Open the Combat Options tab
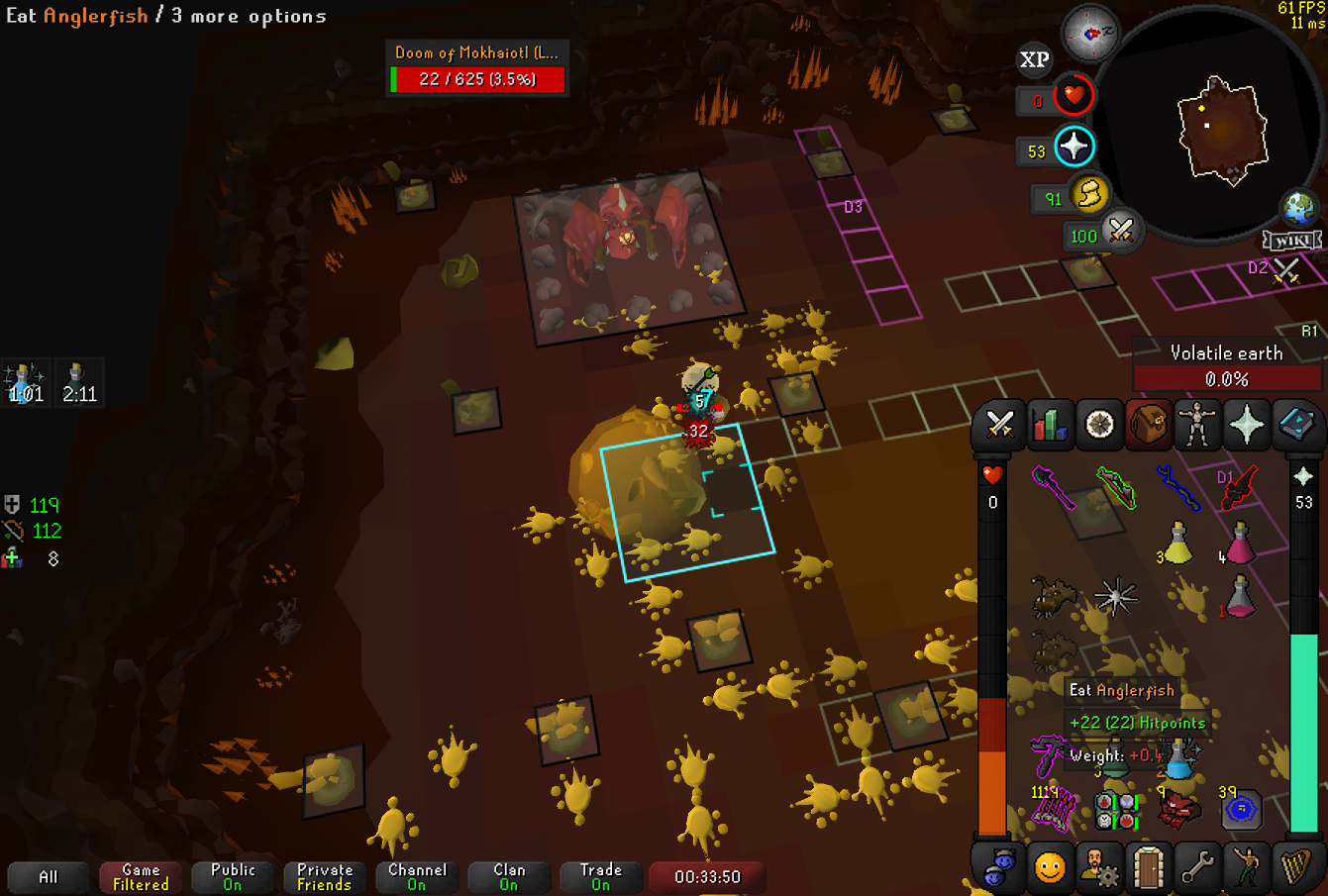Image resolution: width=1328 pixels, height=896 pixels. click(x=999, y=426)
